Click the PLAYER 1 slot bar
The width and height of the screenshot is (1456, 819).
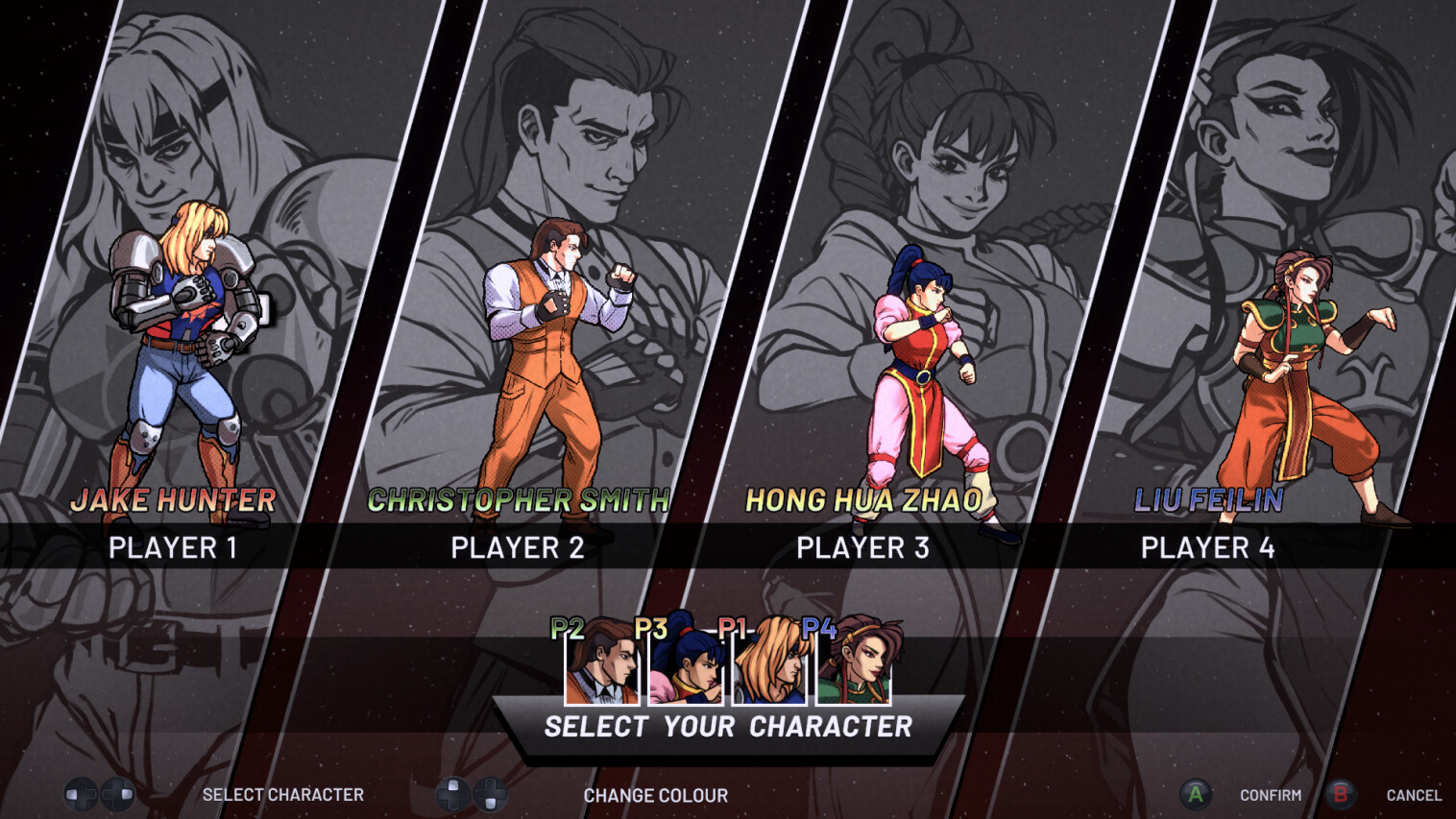[x=173, y=547]
